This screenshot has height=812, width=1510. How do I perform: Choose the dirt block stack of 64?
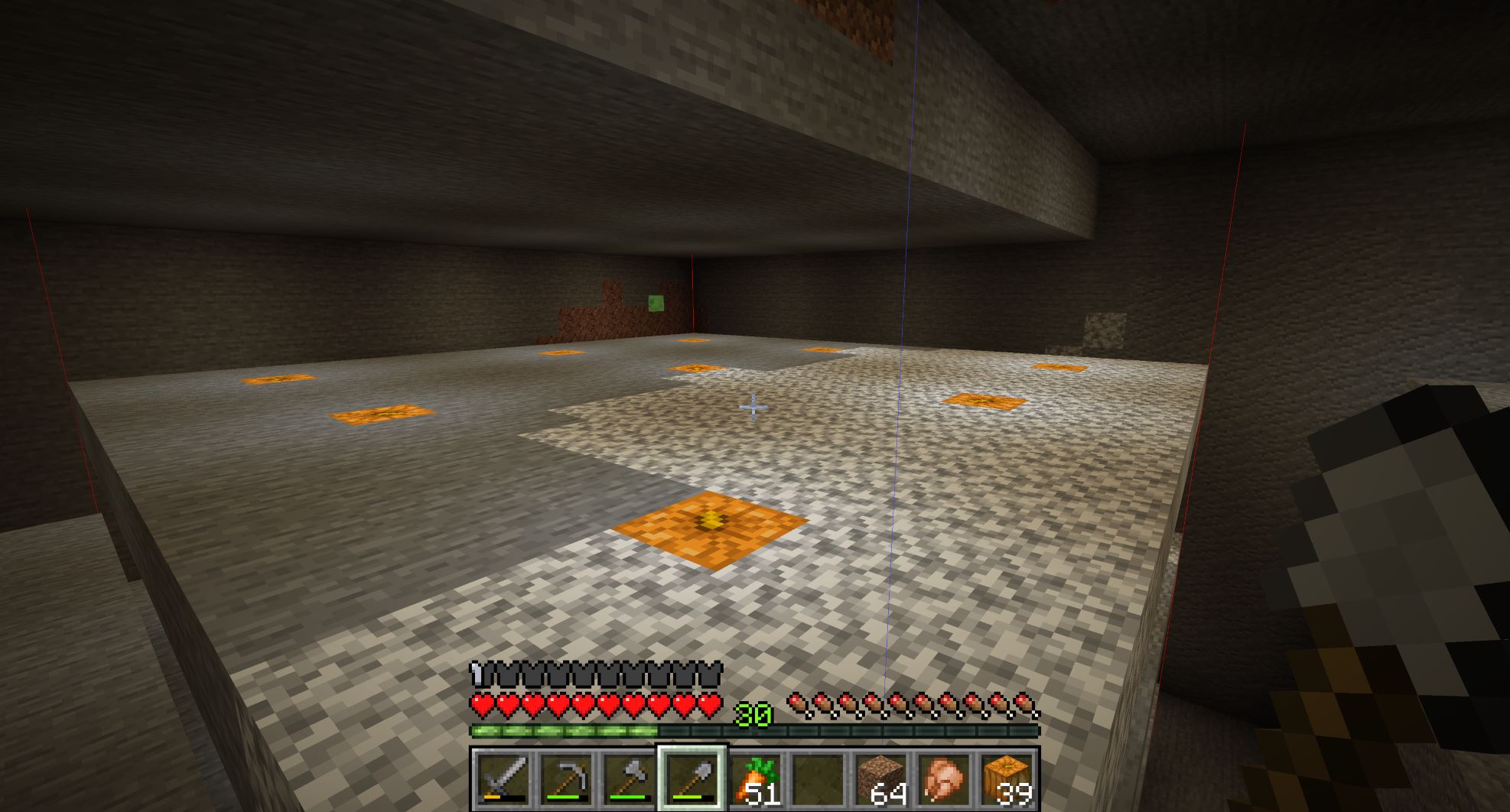coord(880,779)
